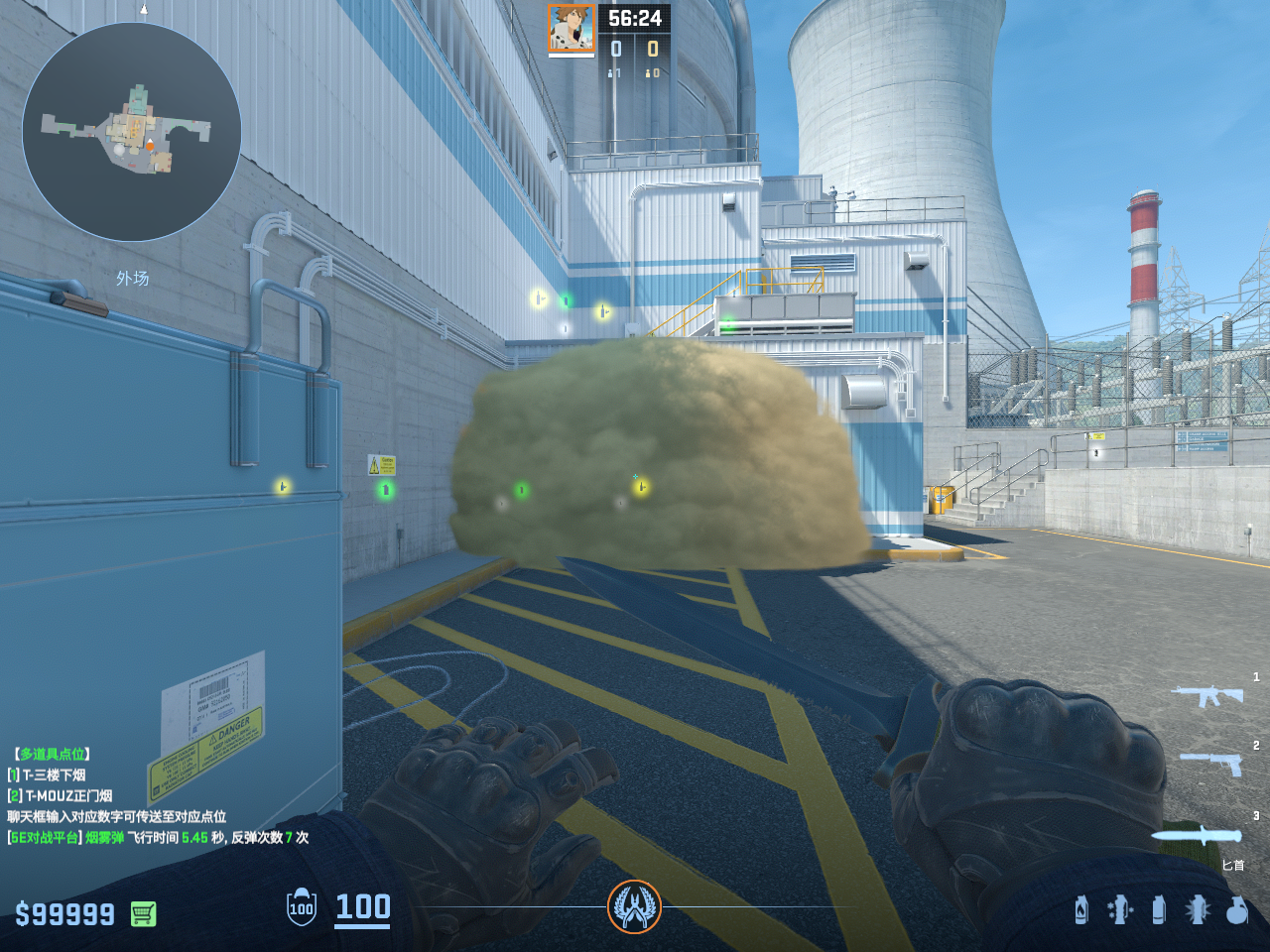Click the player avatar portrait
Image resolution: width=1270 pixels, height=952 pixels.
click(x=571, y=28)
